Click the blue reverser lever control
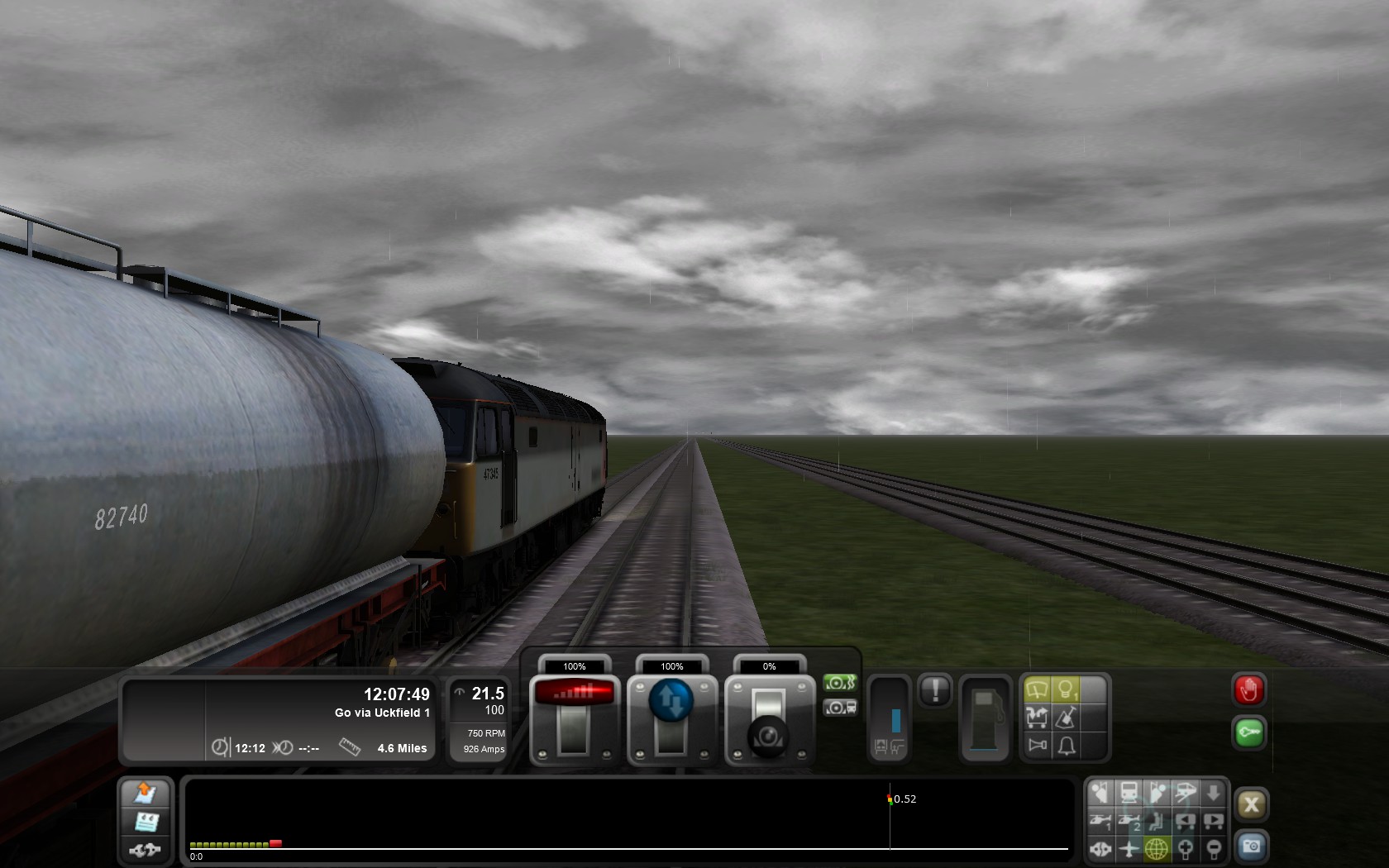 tap(671, 701)
